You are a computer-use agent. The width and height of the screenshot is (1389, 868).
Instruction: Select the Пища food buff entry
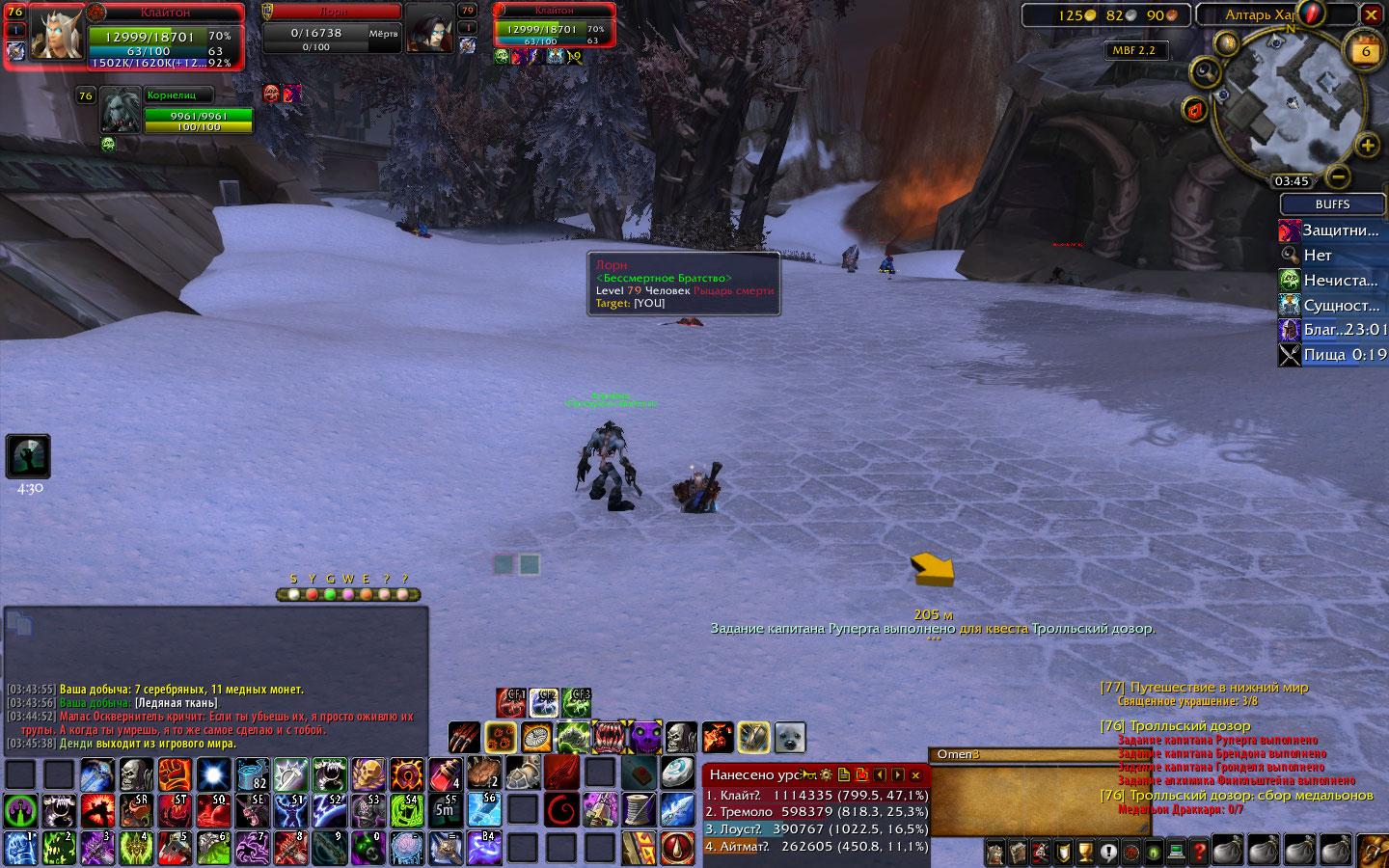[x=1332, y=355]
